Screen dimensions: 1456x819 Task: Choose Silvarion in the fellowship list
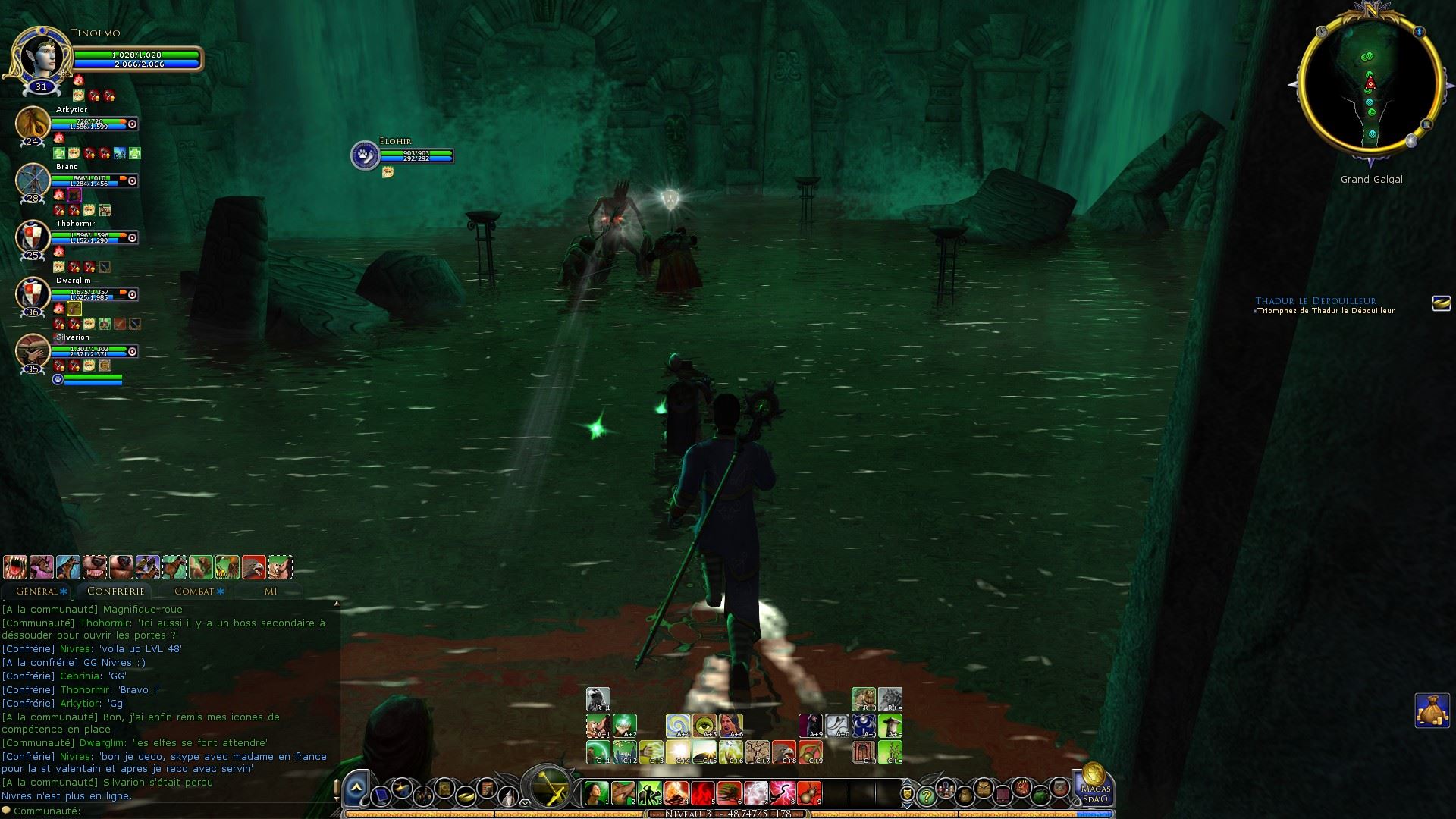33,351
